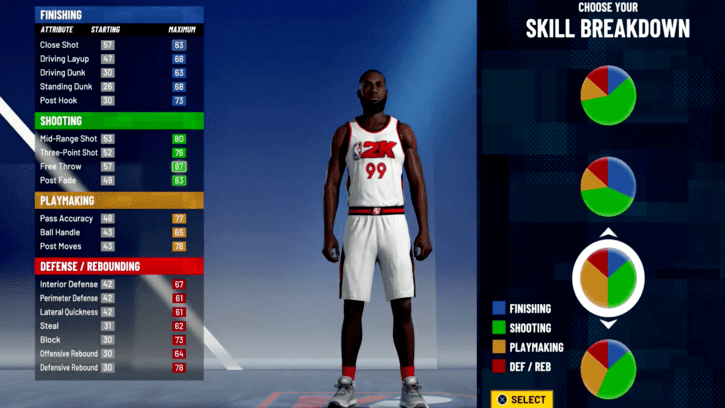Choose the bottom pie chart below the down arrow
725x408 pixels.
click(608, 369)
